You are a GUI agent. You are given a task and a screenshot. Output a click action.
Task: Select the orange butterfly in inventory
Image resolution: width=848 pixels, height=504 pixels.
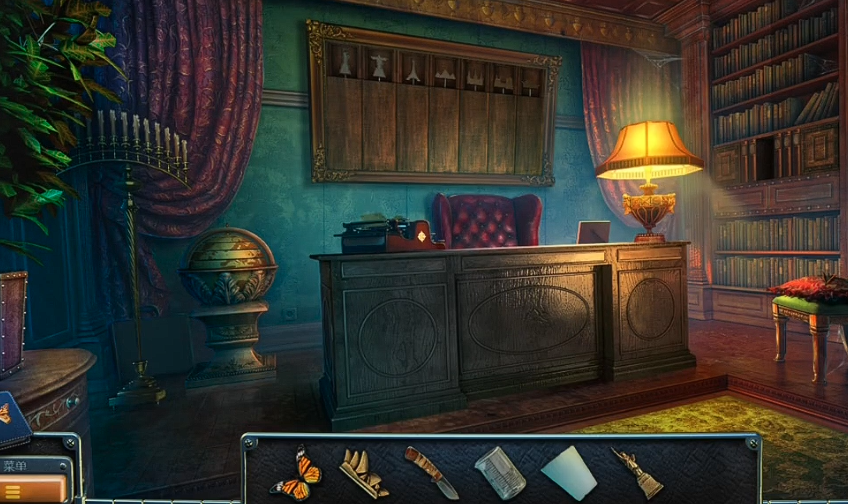[x=297, y=472]
